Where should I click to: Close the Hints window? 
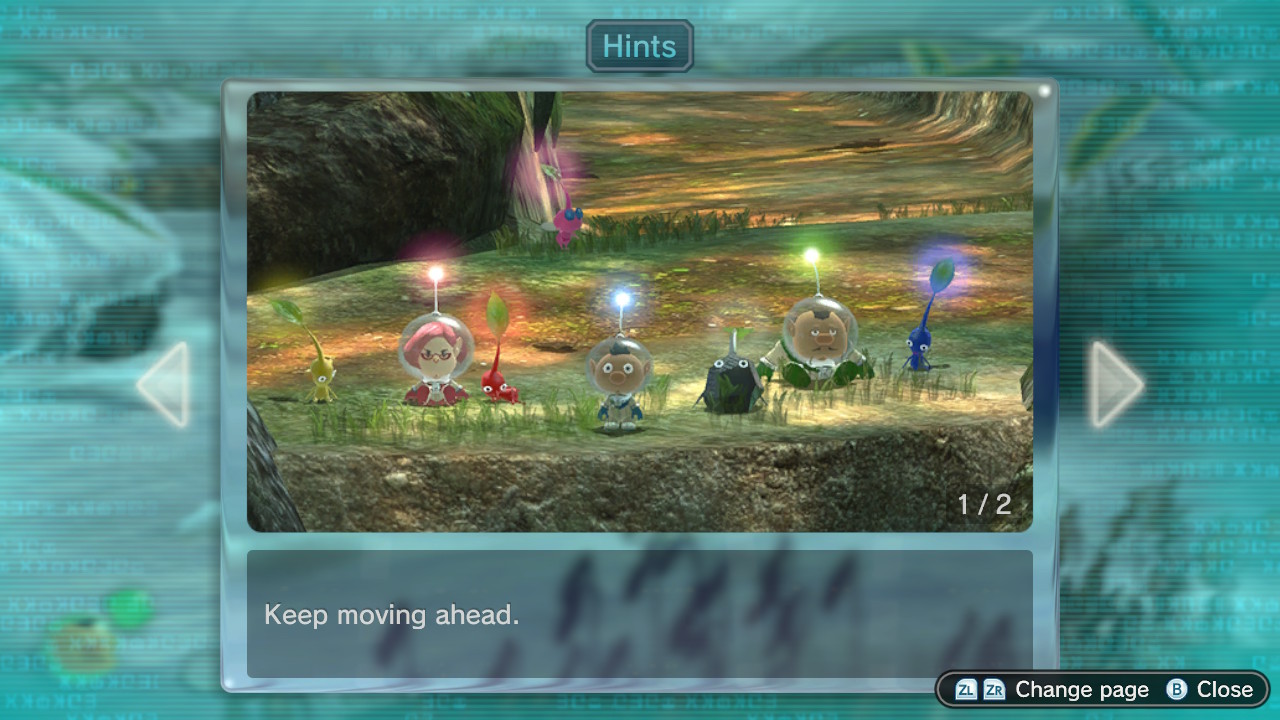pyautogui.click(x=1210, y=689)
